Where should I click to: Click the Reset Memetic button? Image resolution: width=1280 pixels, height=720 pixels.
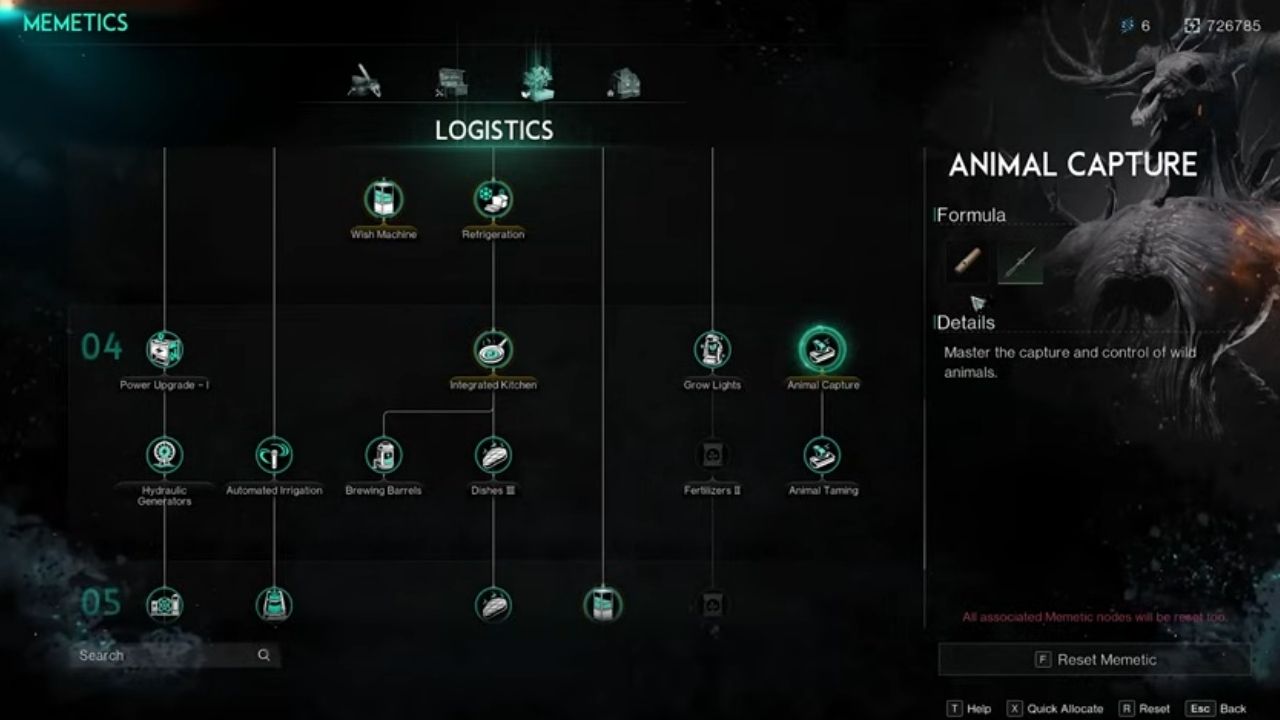click(x=1094, y=659)
